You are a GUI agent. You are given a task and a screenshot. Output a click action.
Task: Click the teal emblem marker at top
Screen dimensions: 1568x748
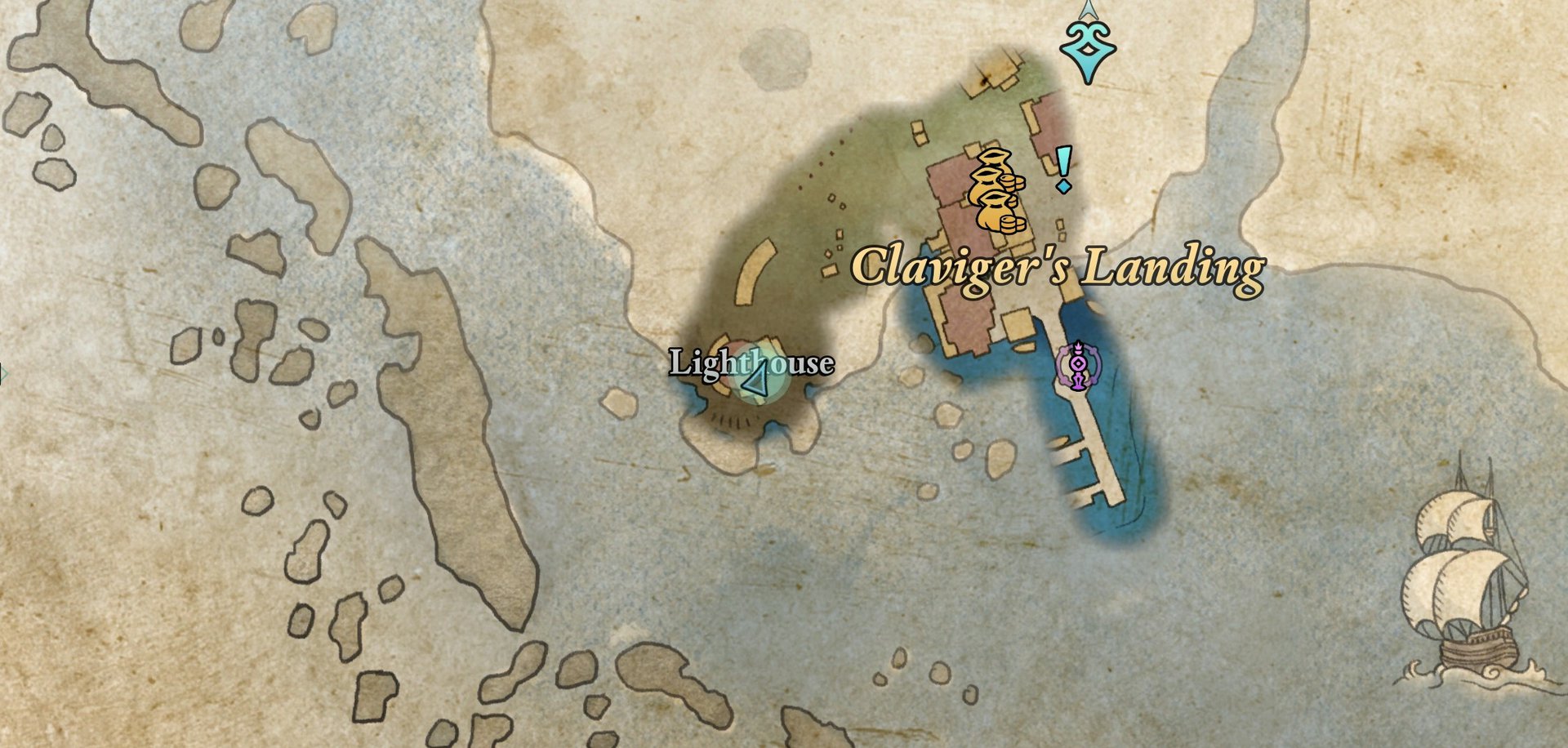click(x=1086, y=49)
